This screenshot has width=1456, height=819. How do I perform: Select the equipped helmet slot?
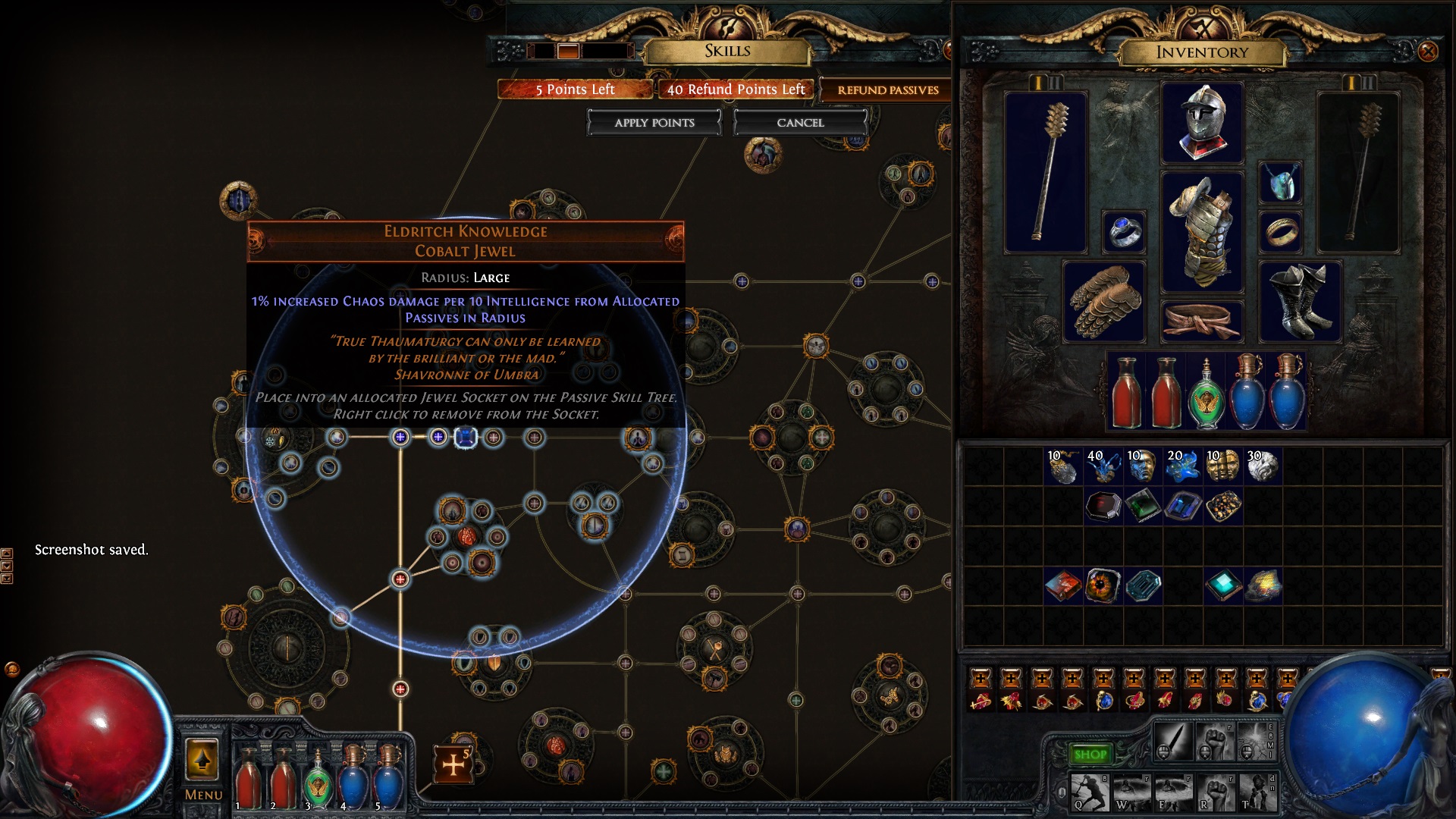coord(1202,124)
